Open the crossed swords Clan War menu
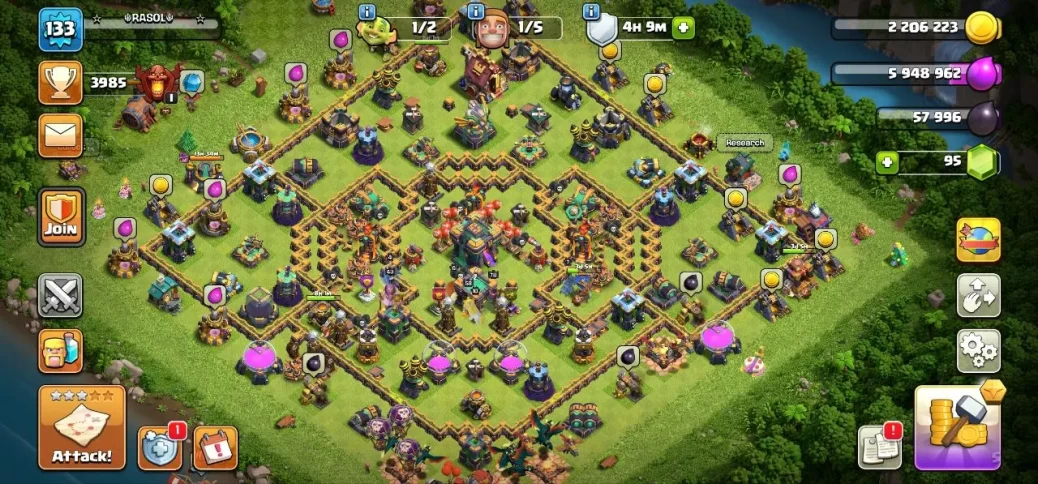This screenshot has width=1038, height=484. pyautogui.click(x=60, y=295)
